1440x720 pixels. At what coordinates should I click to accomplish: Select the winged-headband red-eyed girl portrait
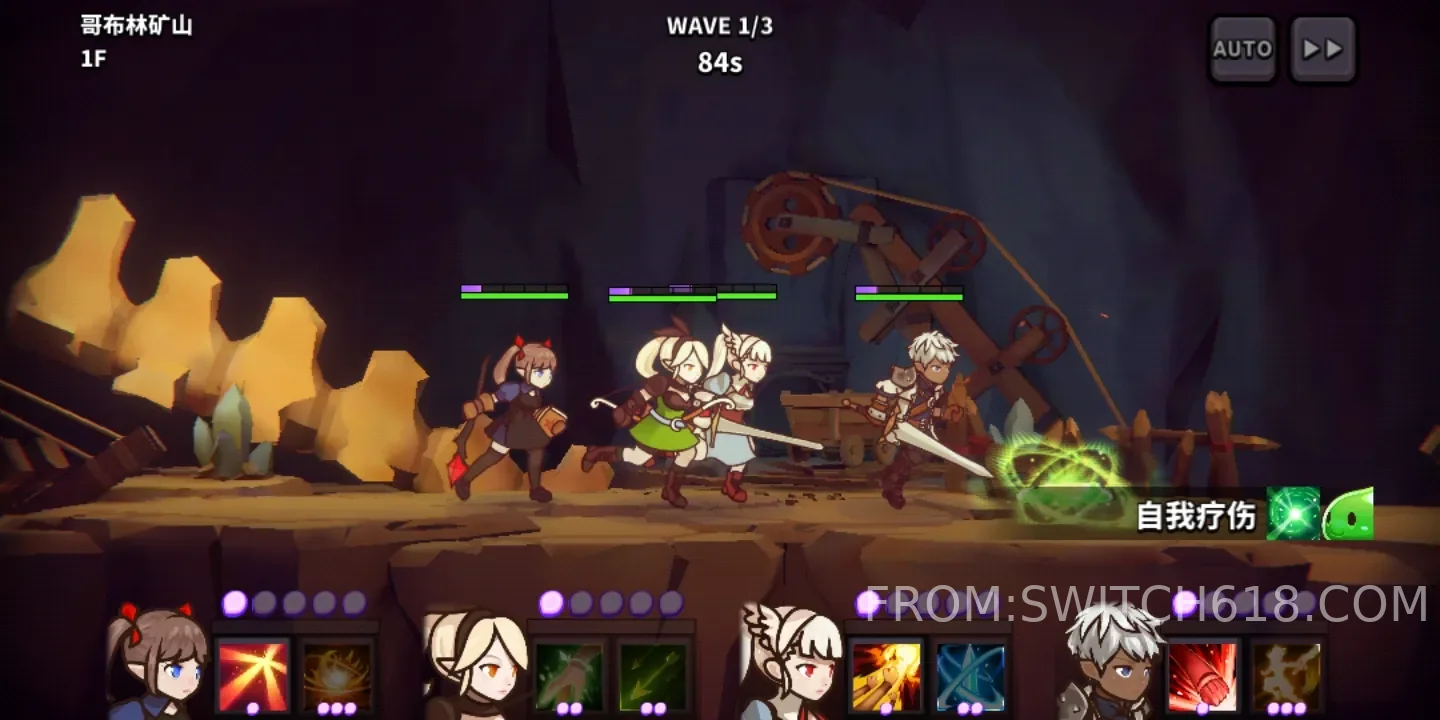(790, 662)
